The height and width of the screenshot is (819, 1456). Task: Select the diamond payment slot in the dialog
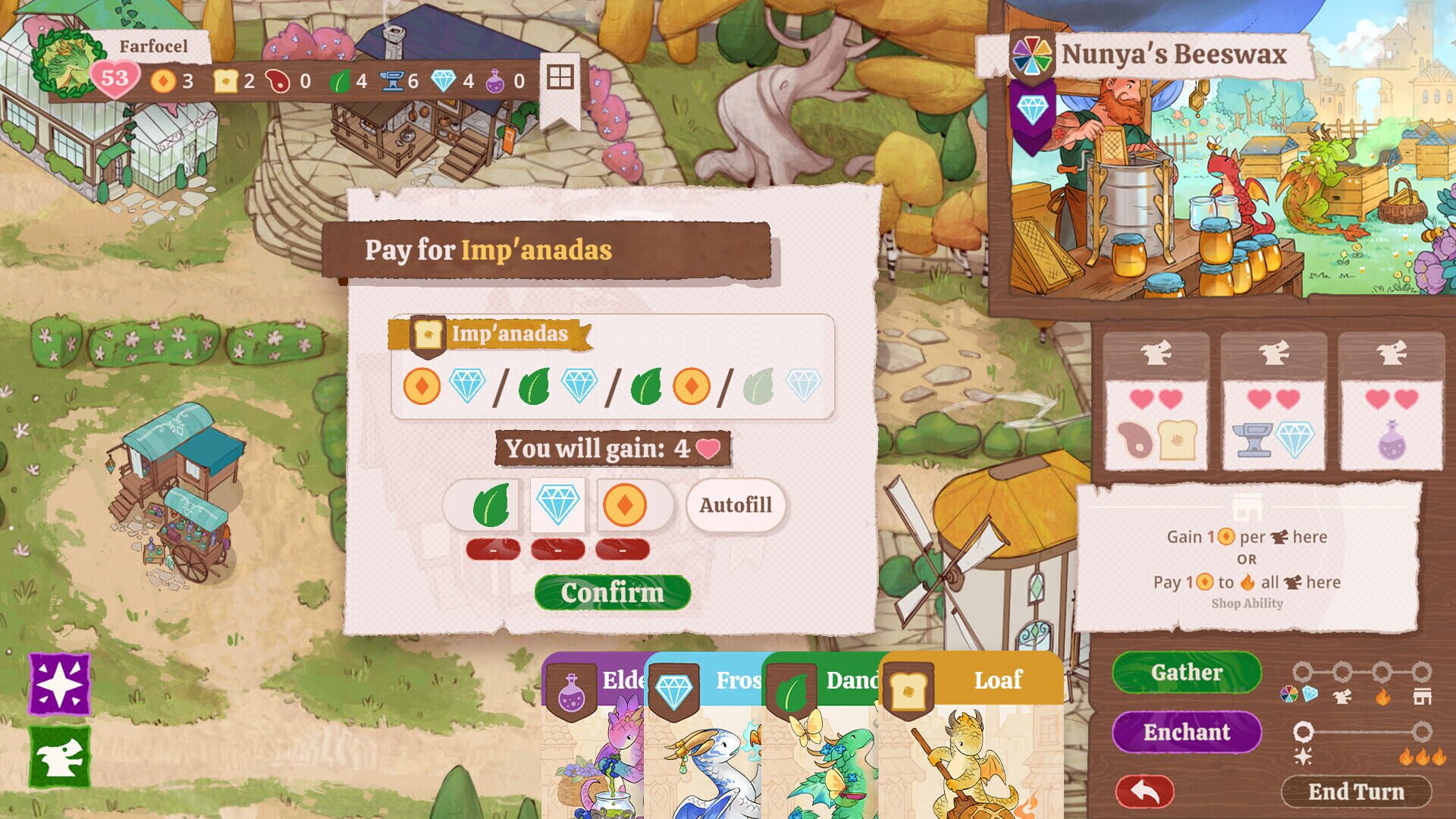[557, 506]
